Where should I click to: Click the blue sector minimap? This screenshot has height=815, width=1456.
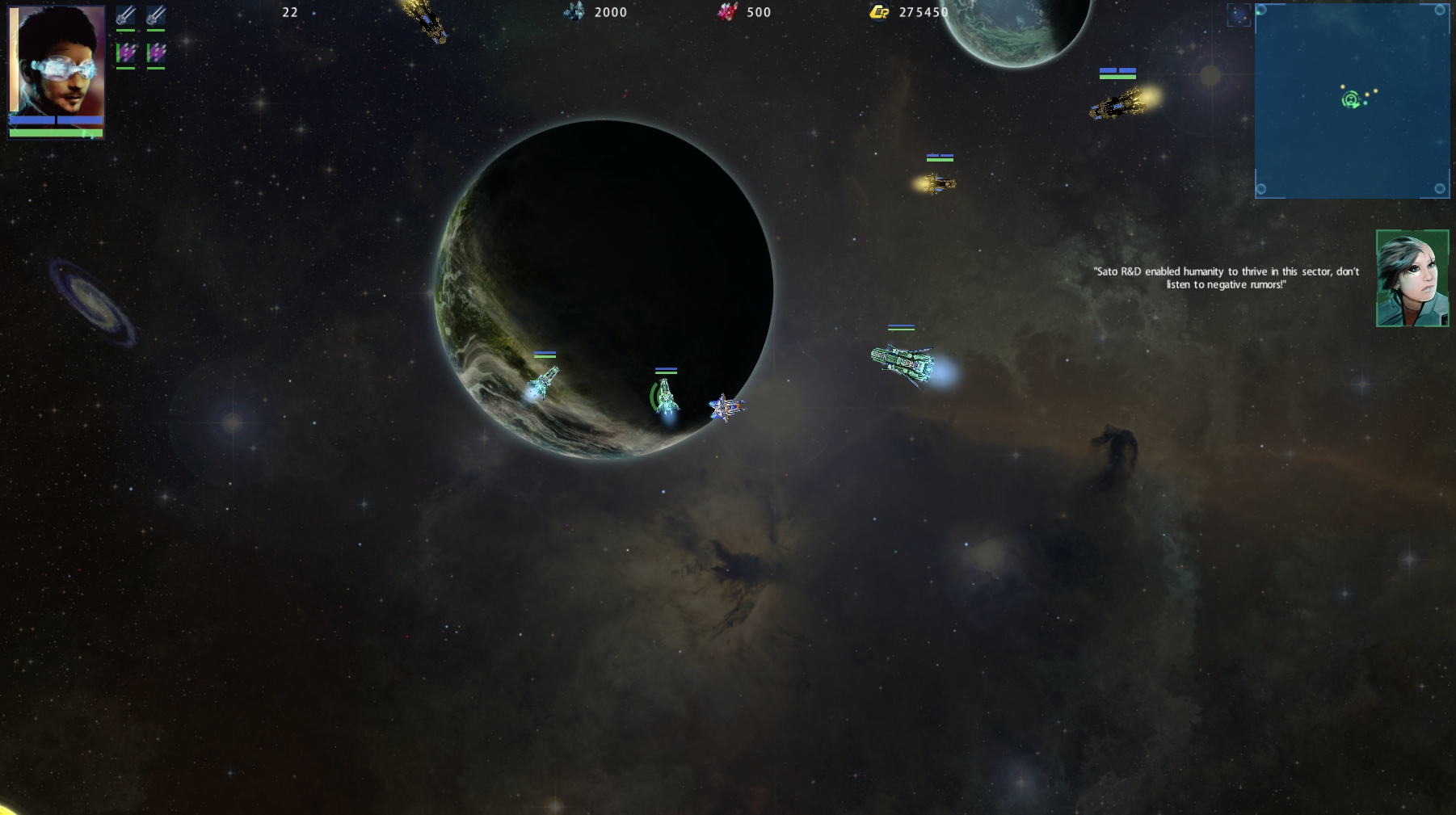coord(1352,101)
